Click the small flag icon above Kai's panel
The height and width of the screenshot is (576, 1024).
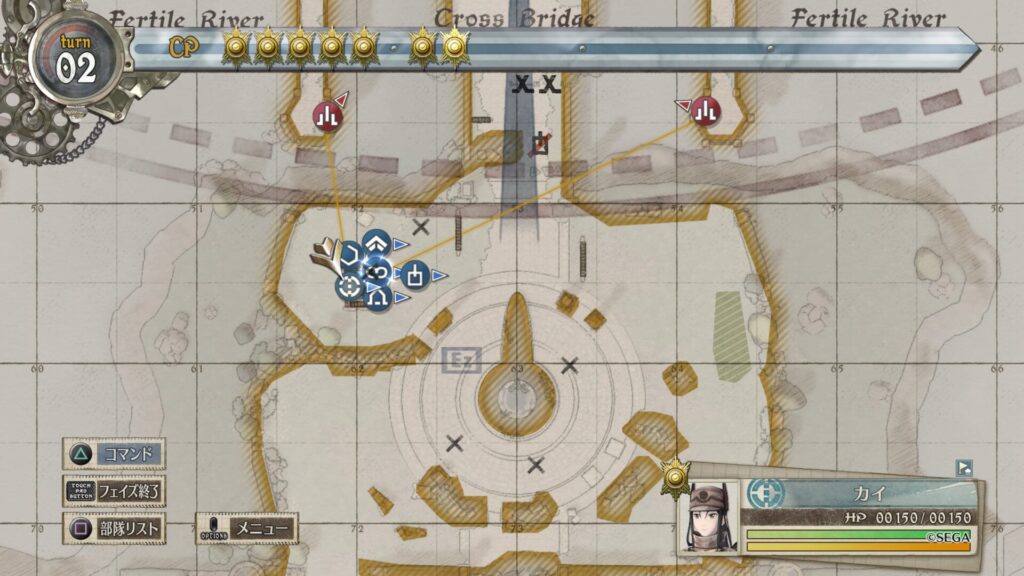(964, 467)
